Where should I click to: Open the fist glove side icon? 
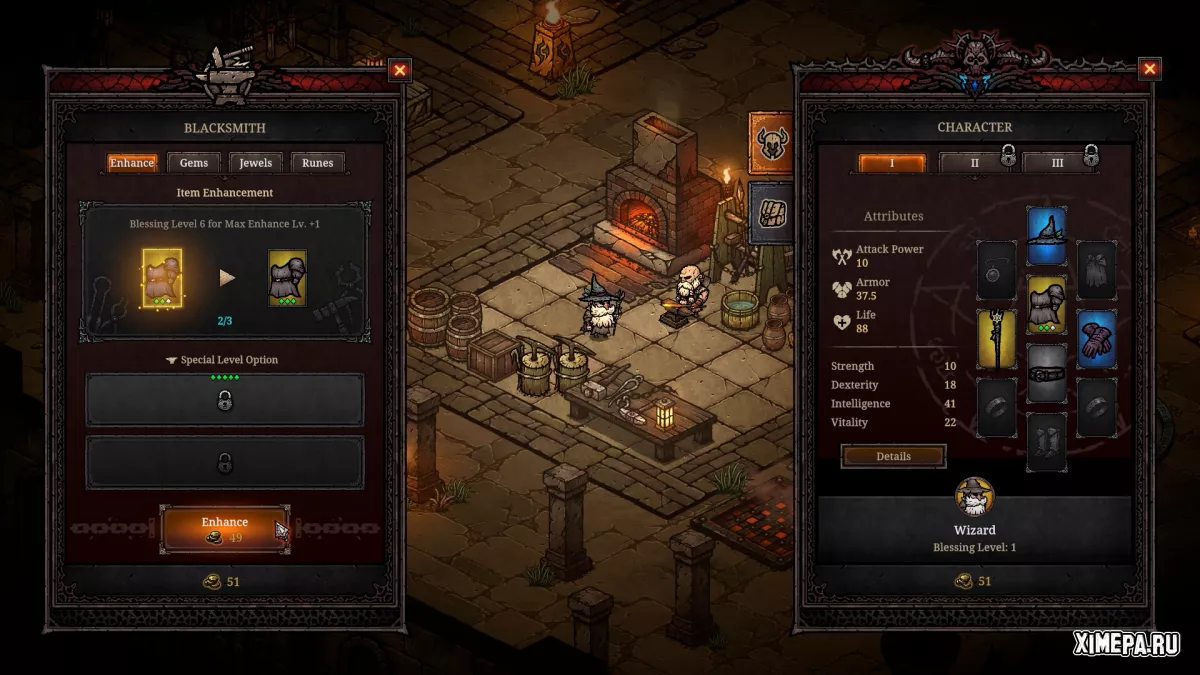tap(771, 212)
